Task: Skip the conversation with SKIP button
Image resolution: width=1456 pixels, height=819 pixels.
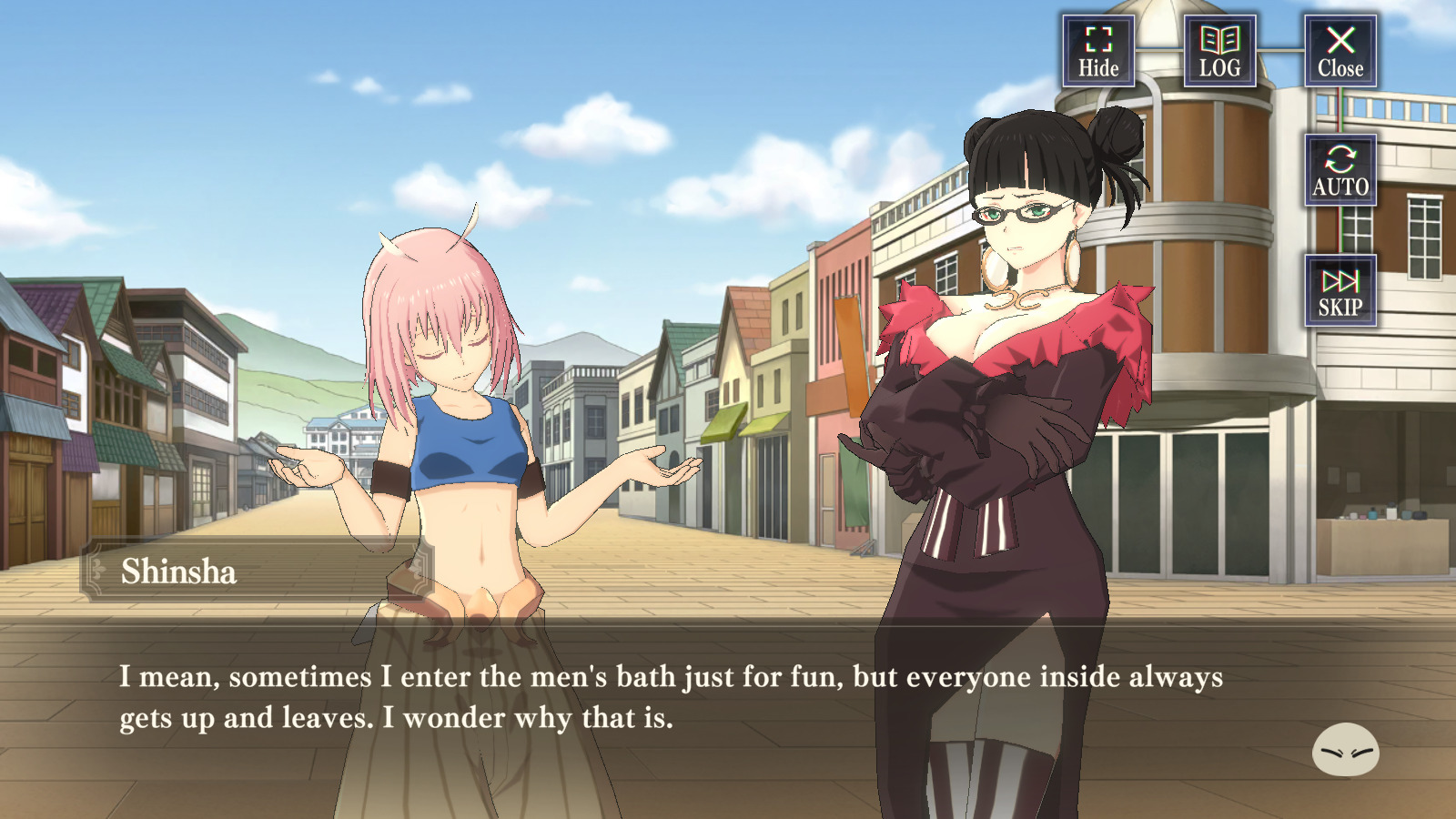Action: pyautogui.click(x=1340, y=290)
